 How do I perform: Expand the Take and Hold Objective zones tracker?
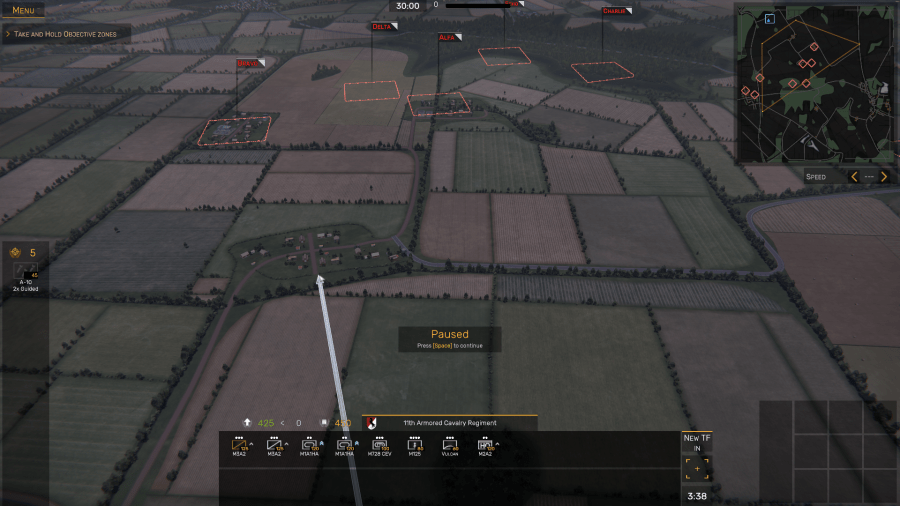65,34
